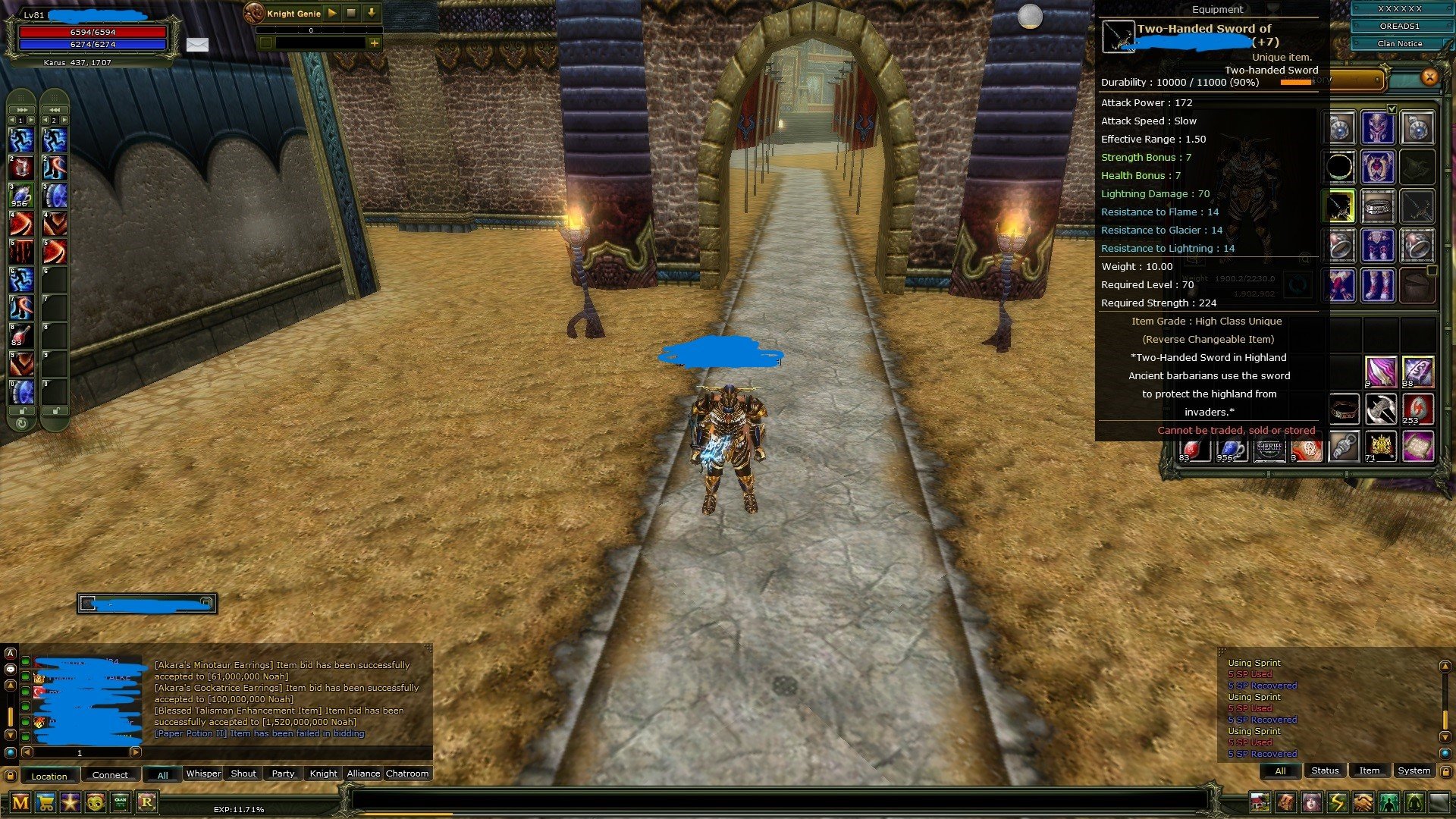Click the down-arrow to collapse Knight Genie

pyautogui.click(x=371, y=12)
